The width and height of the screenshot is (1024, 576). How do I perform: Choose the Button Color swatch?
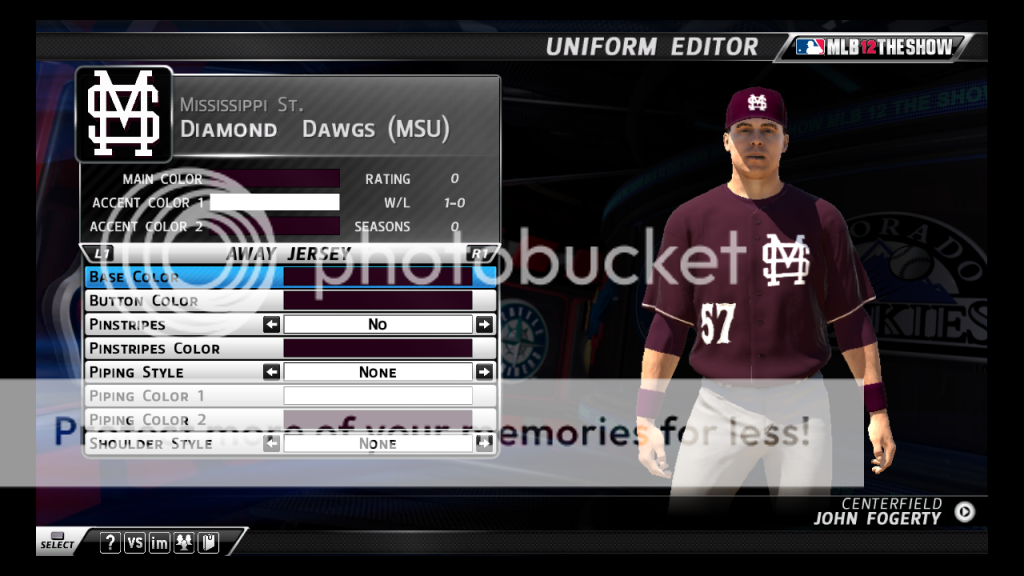click(377, 301)
